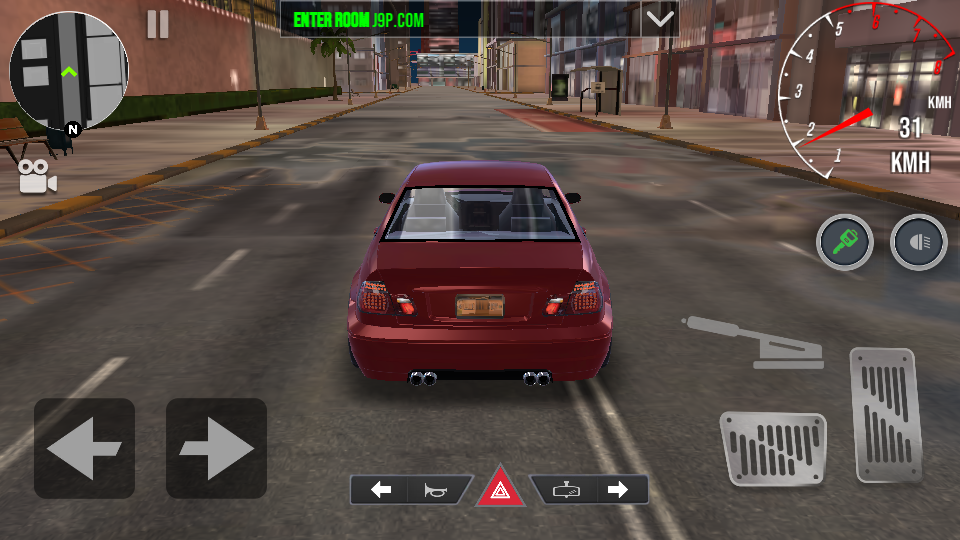Toggle the engine with the green key button

tap(845, 242)
